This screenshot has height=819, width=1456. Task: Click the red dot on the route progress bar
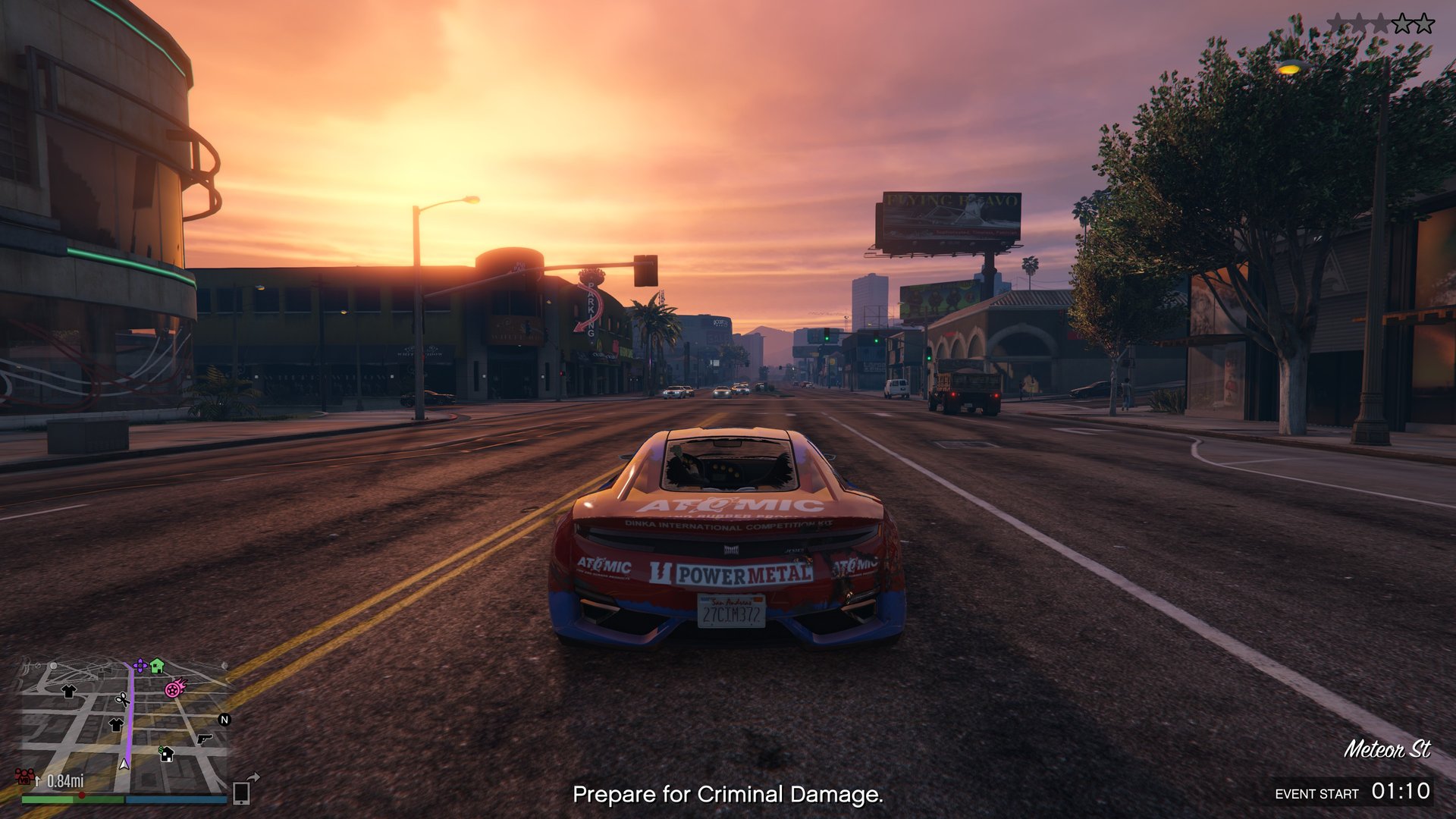click(x=82, y=795)
